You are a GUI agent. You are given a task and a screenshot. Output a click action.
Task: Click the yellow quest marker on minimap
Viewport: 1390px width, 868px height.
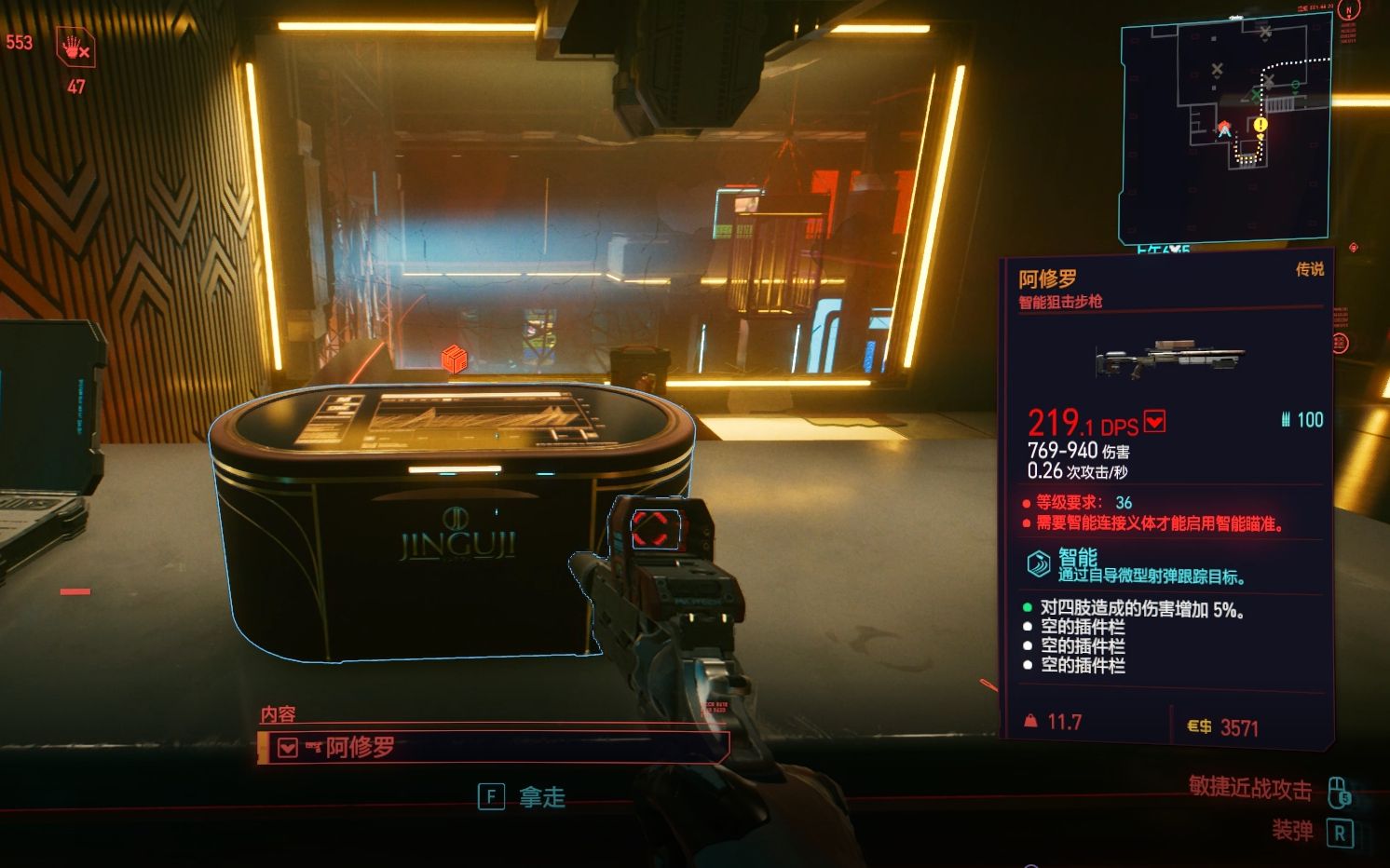[1261, 124]
